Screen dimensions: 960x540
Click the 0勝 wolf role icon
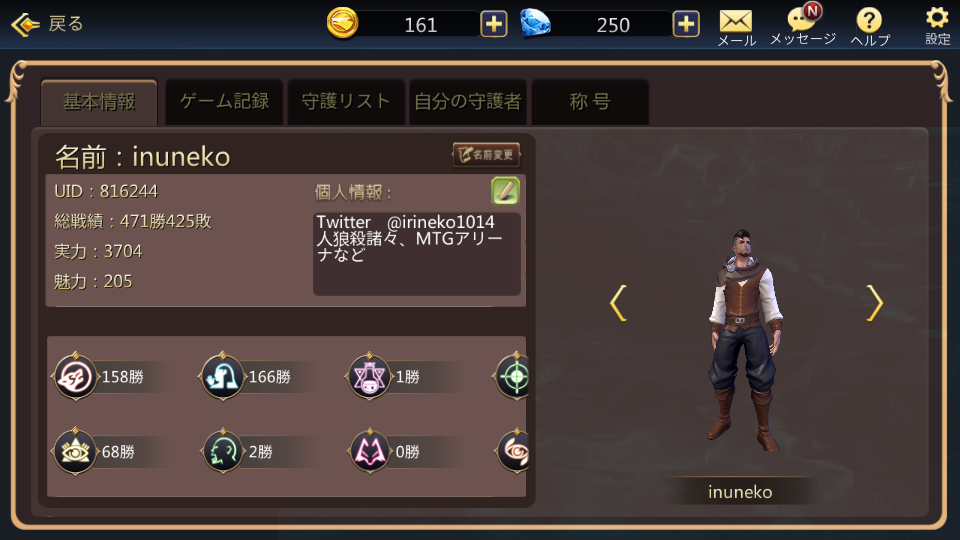click(370, 452)
